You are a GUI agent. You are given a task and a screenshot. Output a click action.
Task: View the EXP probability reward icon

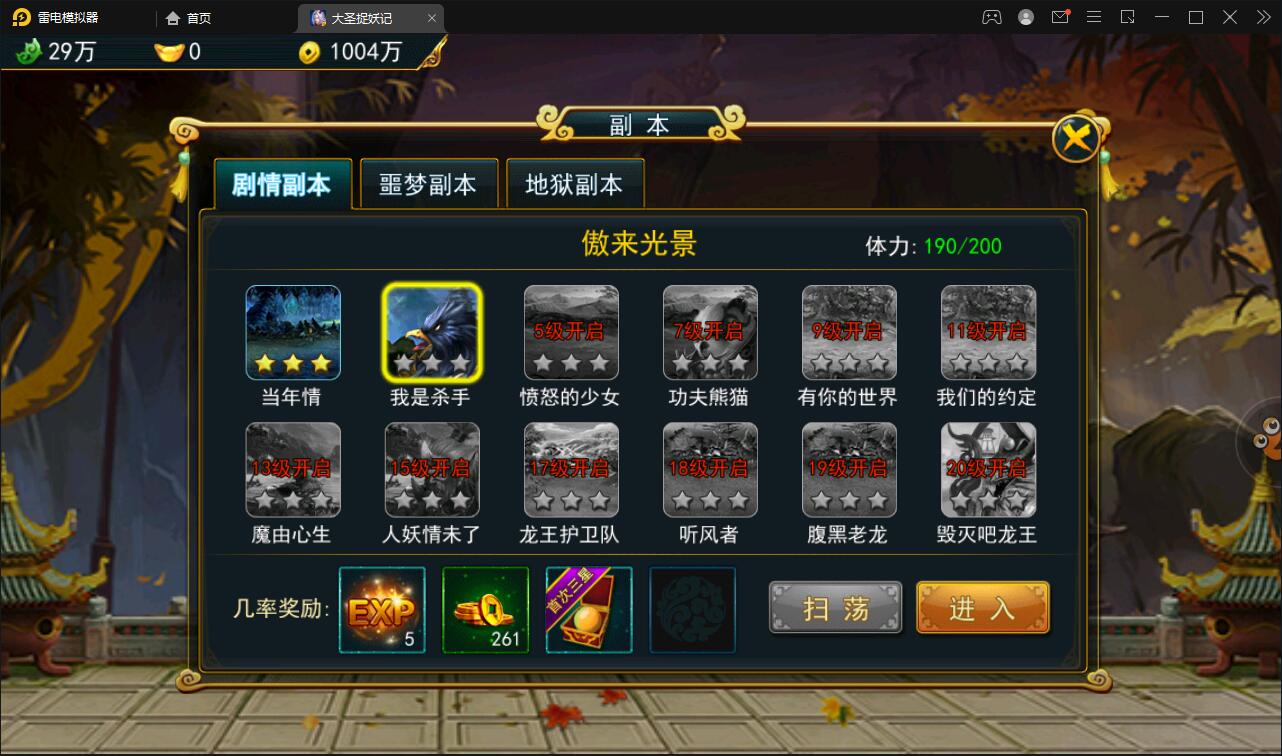click(x=381, y=610)
